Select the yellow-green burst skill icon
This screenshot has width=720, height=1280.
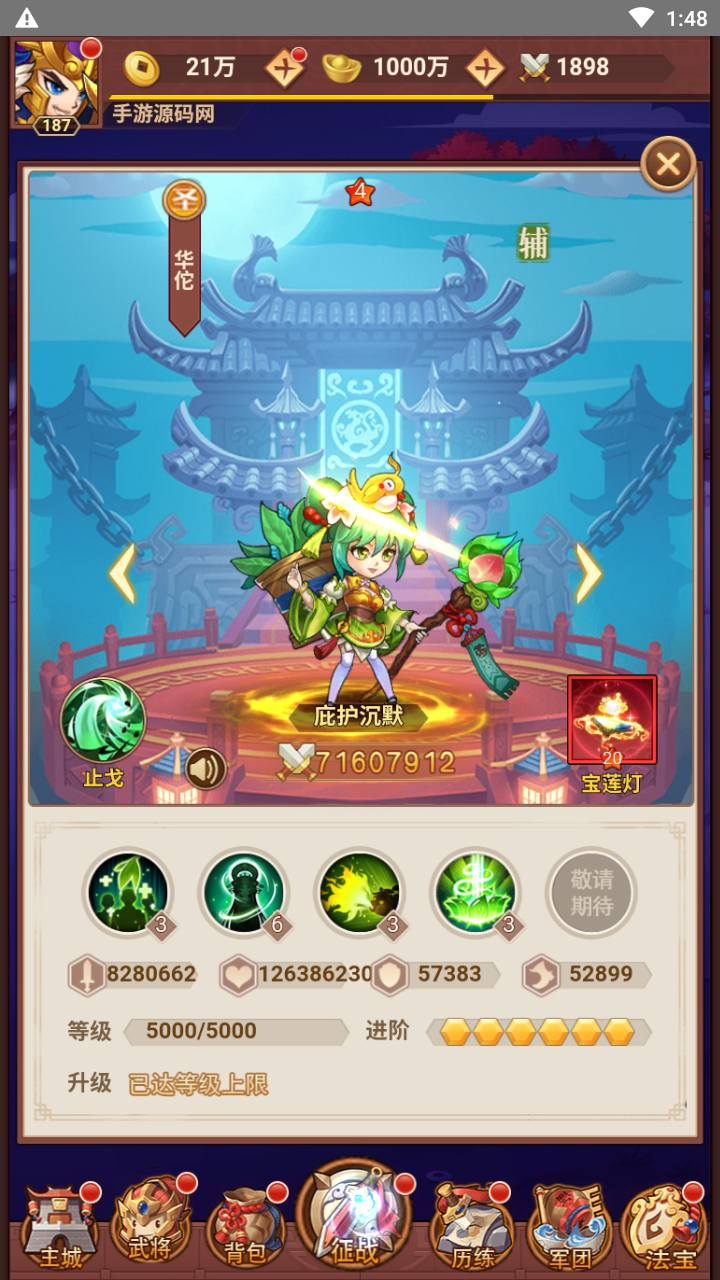pos(359,890)
